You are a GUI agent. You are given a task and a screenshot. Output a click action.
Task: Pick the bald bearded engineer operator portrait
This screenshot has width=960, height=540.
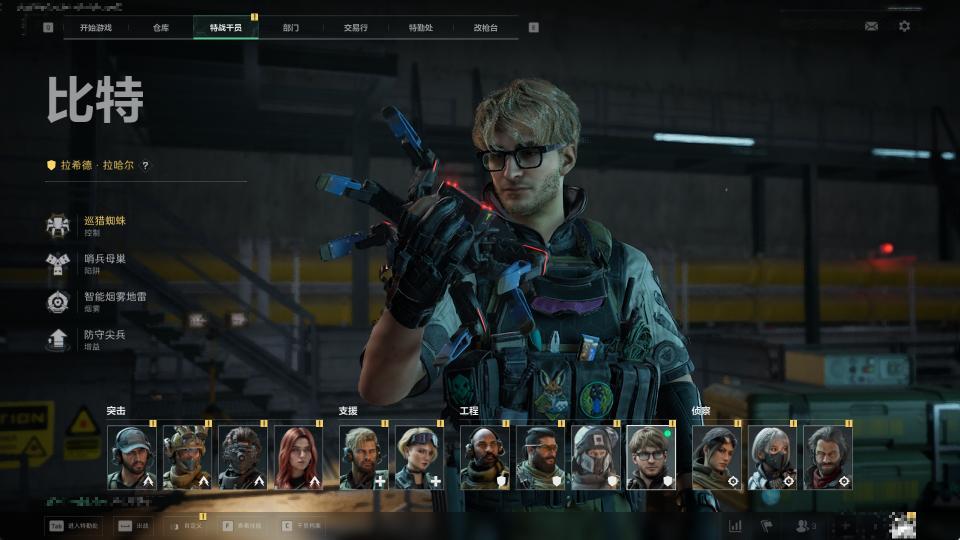pyautogui.click(x=485, y=457)
